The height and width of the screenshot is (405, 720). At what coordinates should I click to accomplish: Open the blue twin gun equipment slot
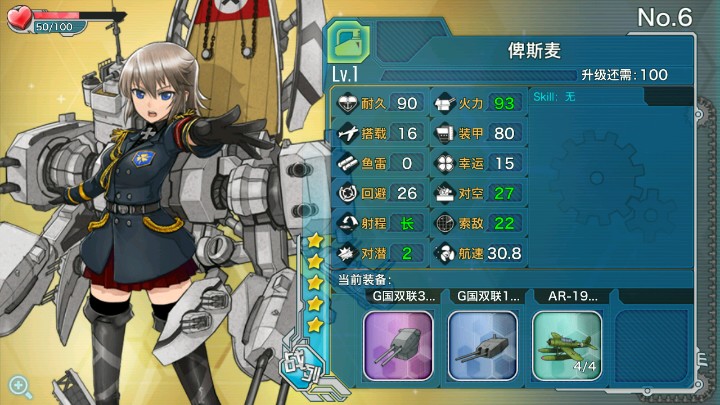tap(482, 344)
